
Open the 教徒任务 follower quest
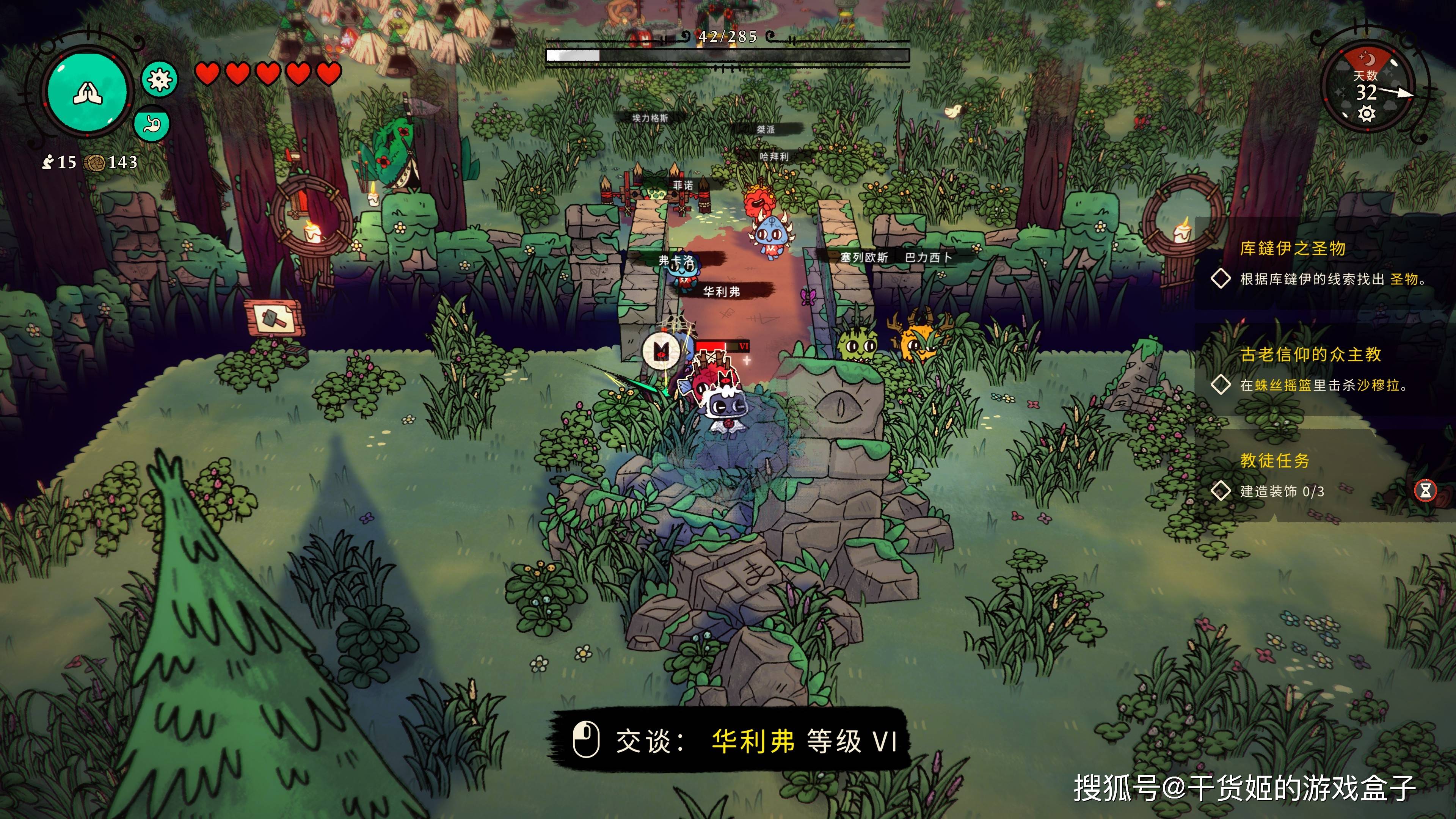pos(1274,461)
